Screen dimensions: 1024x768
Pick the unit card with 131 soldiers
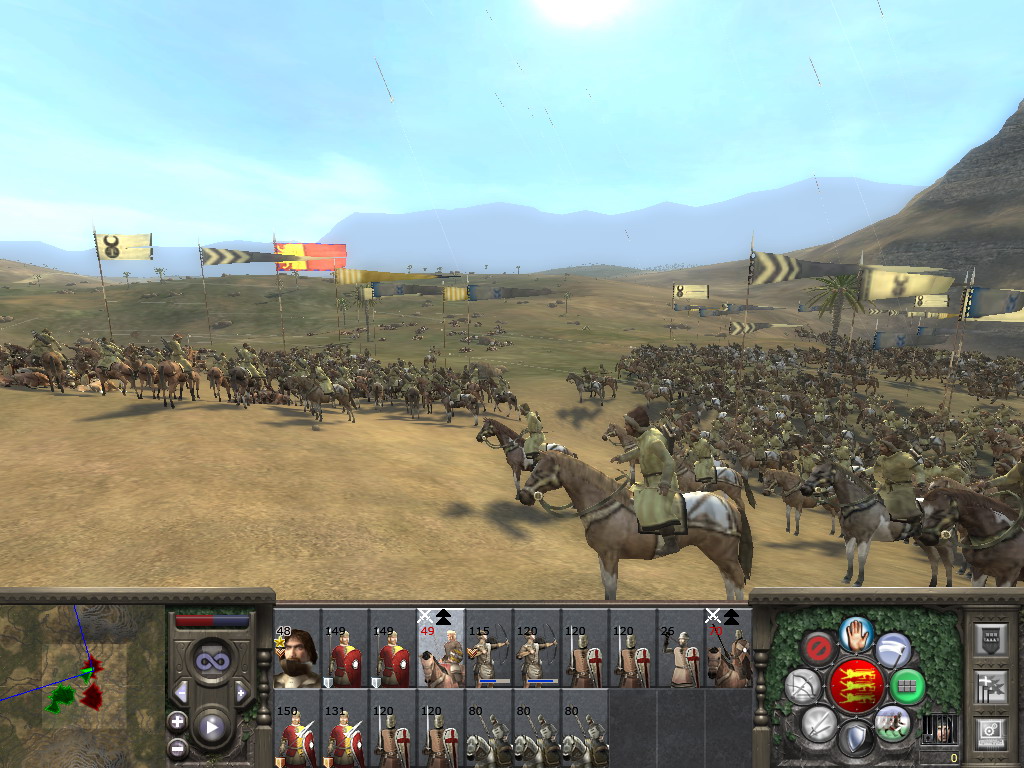(345, 735)
